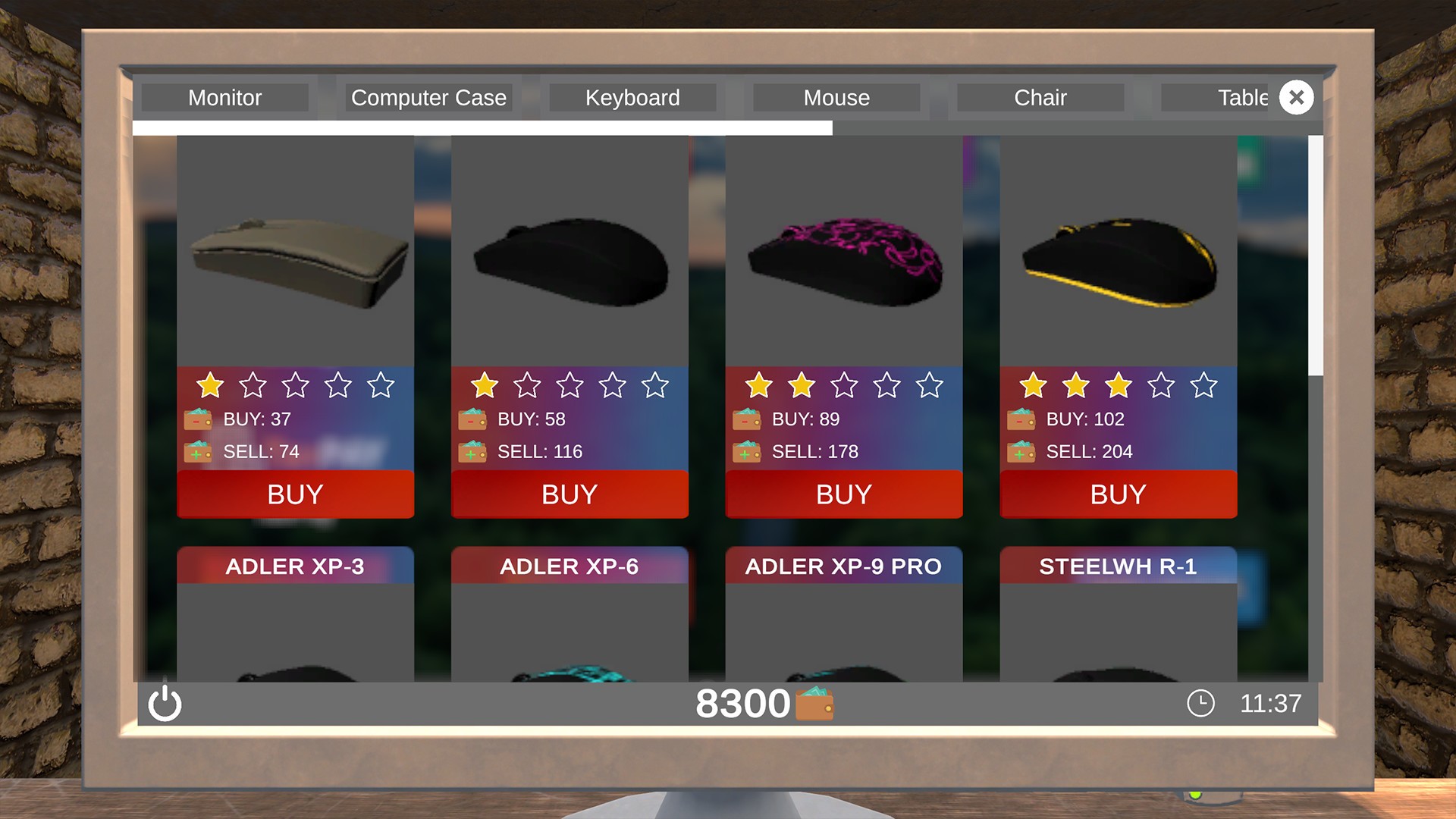The width and height of the screenshot is (1456, 819).
Task: Click the red-minus wallet icon by BUY: 37
Action: click(196, 419)
